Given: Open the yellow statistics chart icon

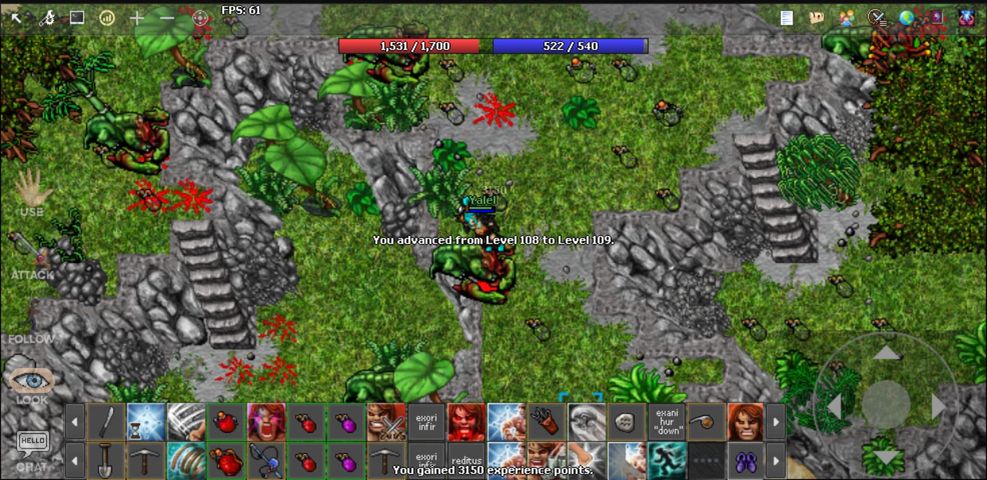Looking at the screenshot, I should pyautogui.click(x=107, y=18).
